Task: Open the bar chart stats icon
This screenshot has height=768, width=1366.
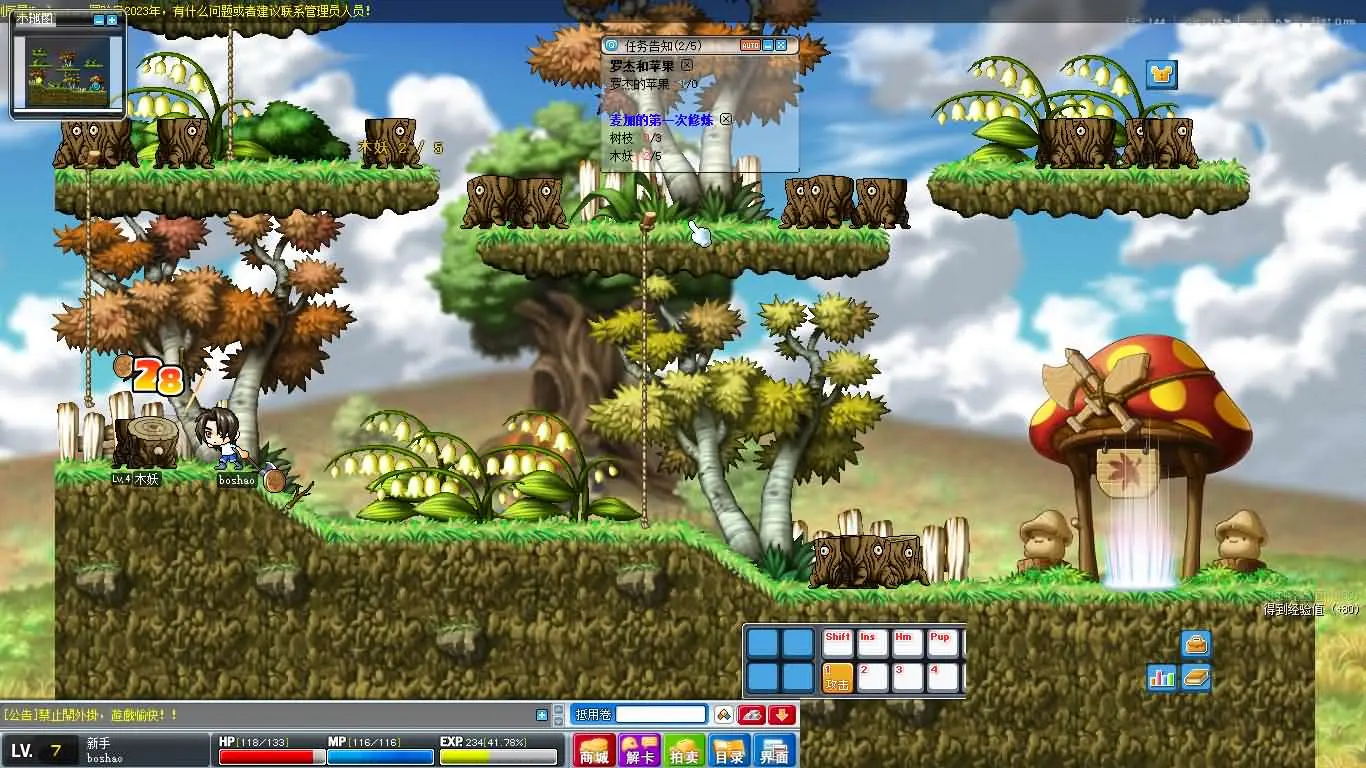Action: click(1162, 677)
